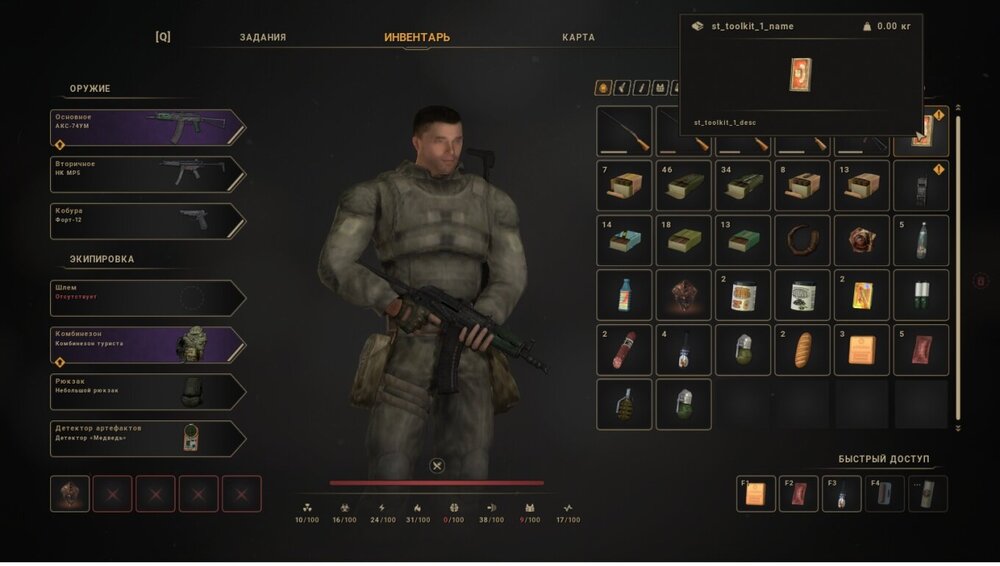Select the F3 quick access slot
The image size is (1000, 566).
pos(842,494)
